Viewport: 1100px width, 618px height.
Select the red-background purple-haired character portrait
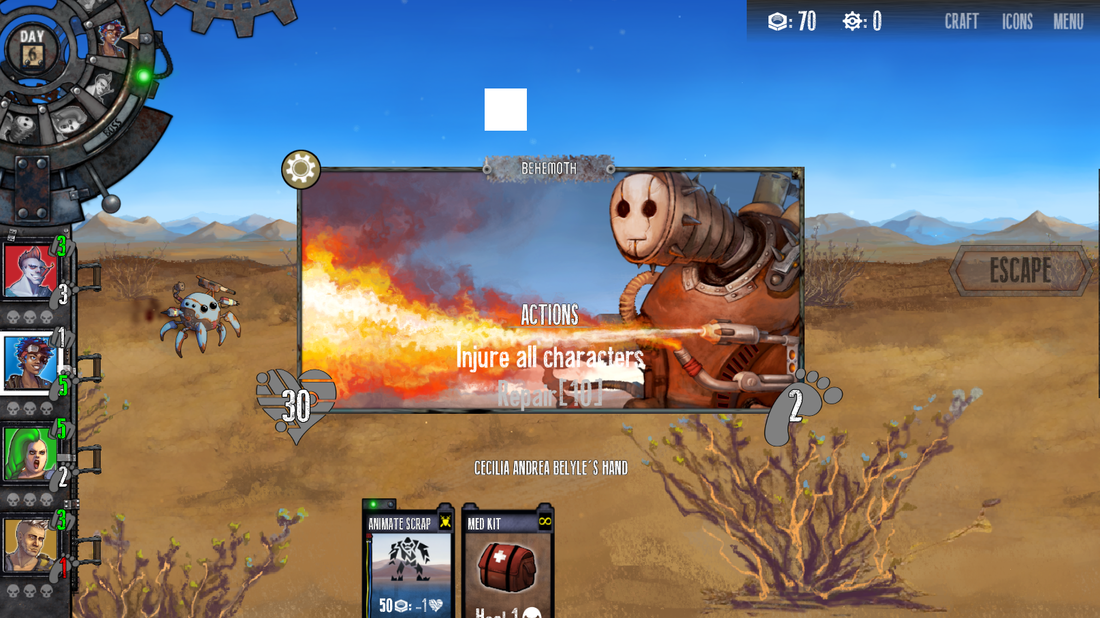[x=28, y=271]
